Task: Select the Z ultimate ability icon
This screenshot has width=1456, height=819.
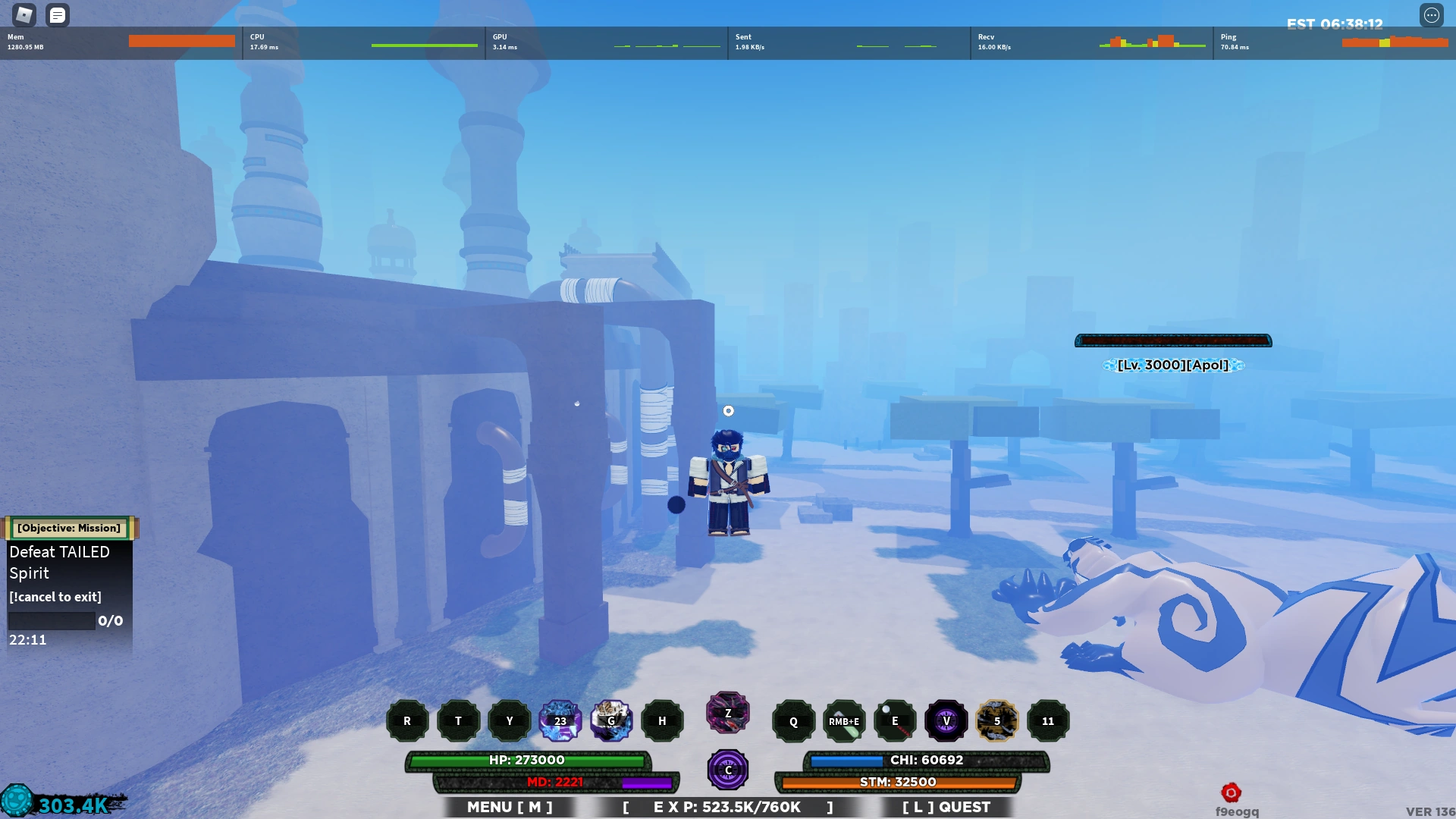Action: point(727,713)
